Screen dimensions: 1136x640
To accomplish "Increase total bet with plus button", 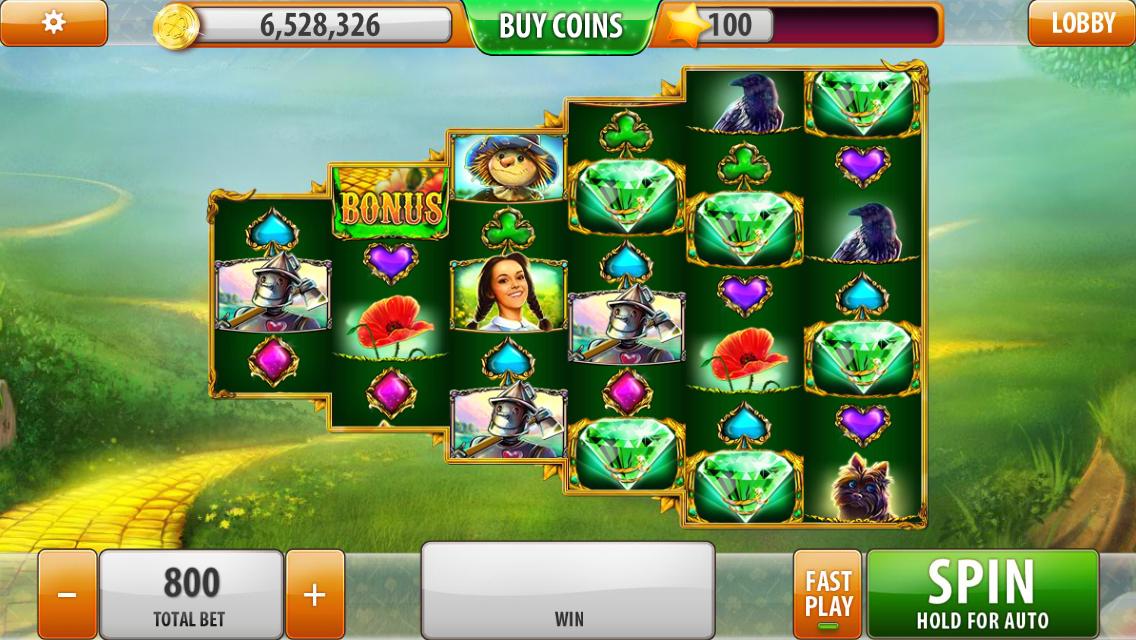I will (314, 595).
